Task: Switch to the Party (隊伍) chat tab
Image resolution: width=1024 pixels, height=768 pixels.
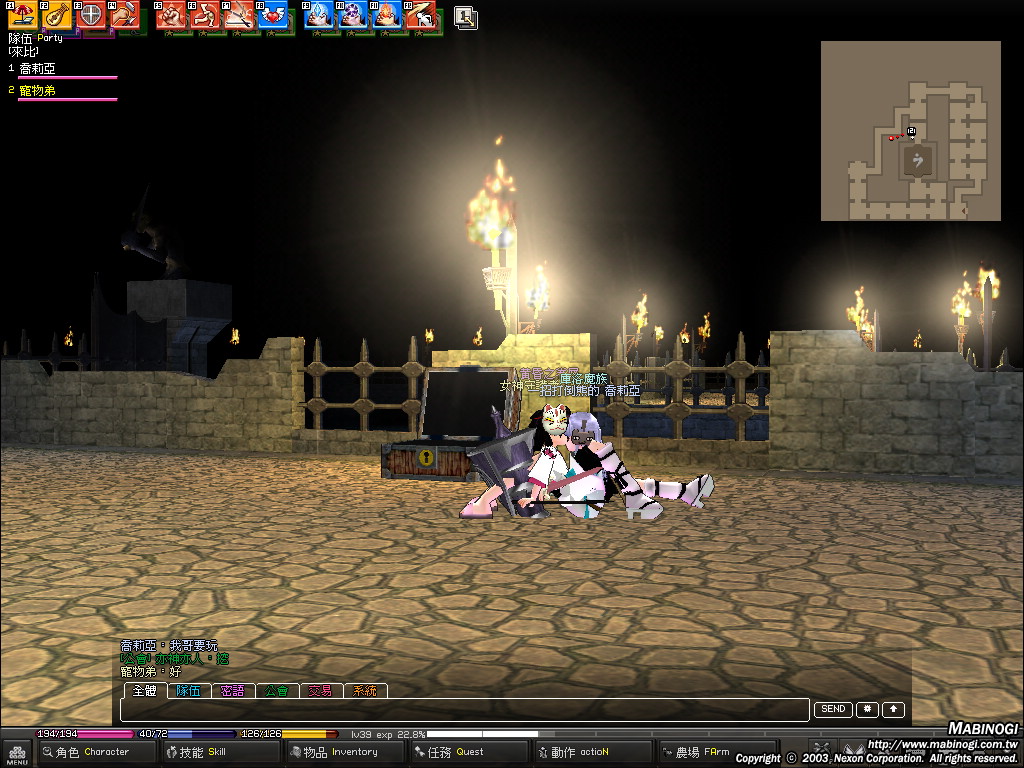Action: click(189, 690)
